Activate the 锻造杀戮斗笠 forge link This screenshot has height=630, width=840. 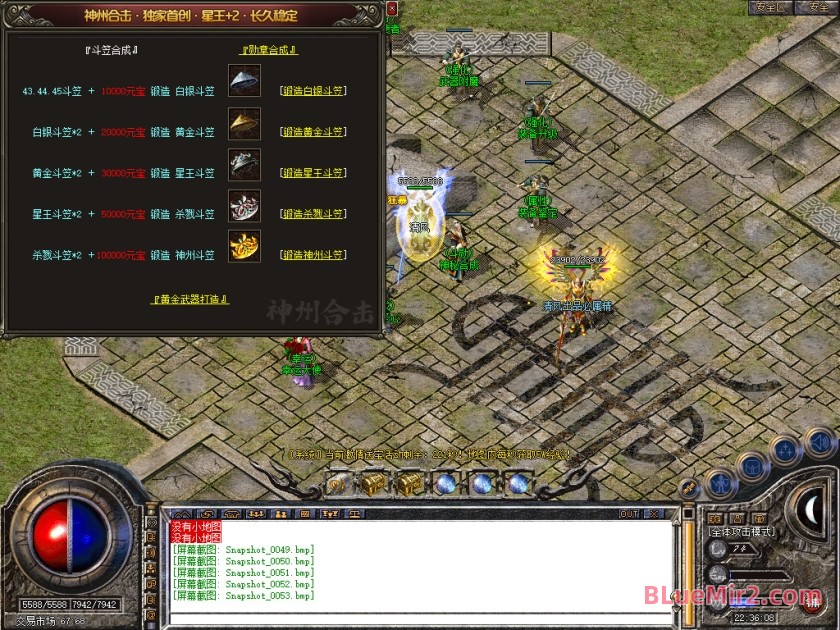pos(313,214)
